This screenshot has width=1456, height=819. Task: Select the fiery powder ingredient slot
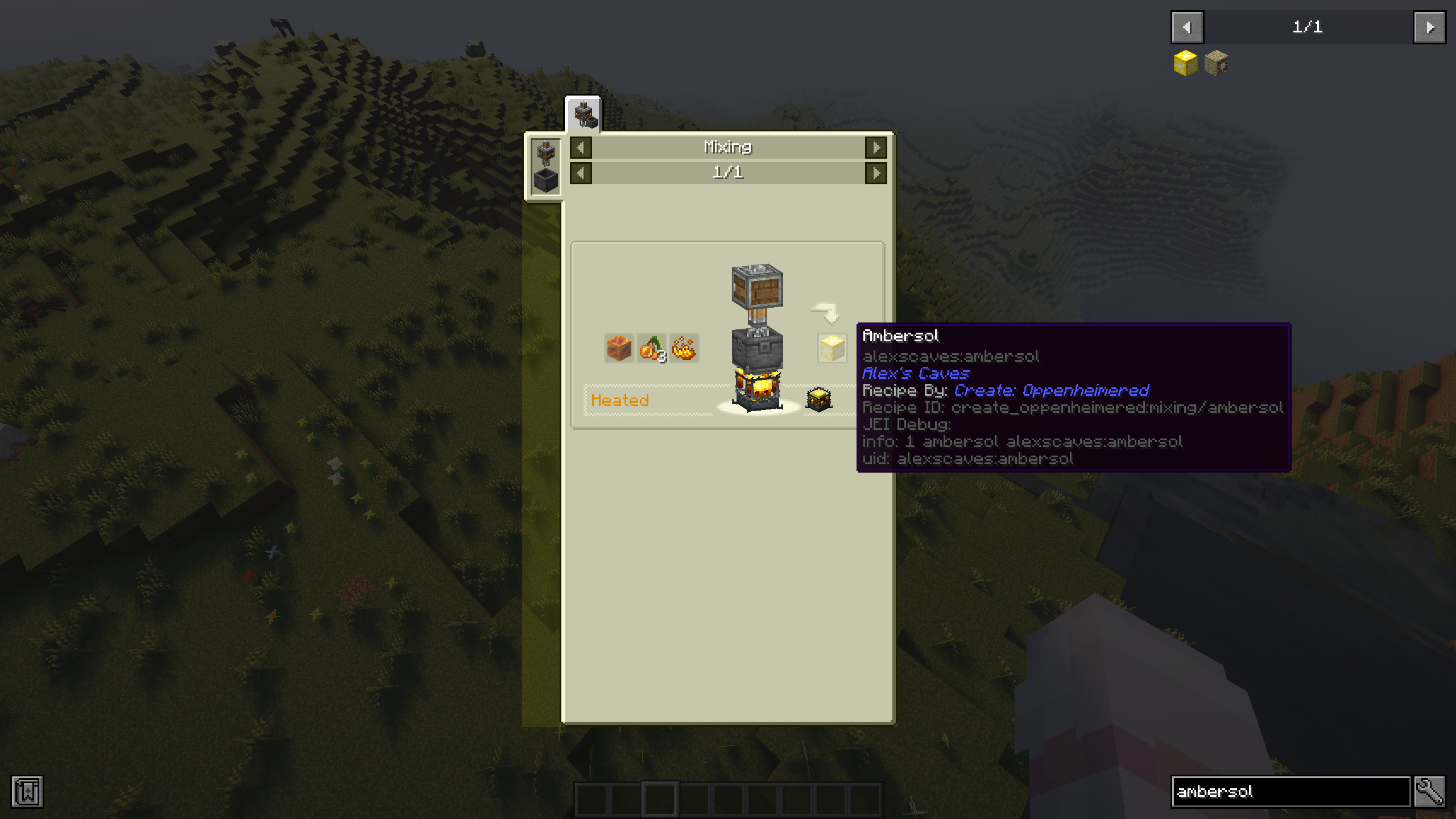(x=684, y=348)
